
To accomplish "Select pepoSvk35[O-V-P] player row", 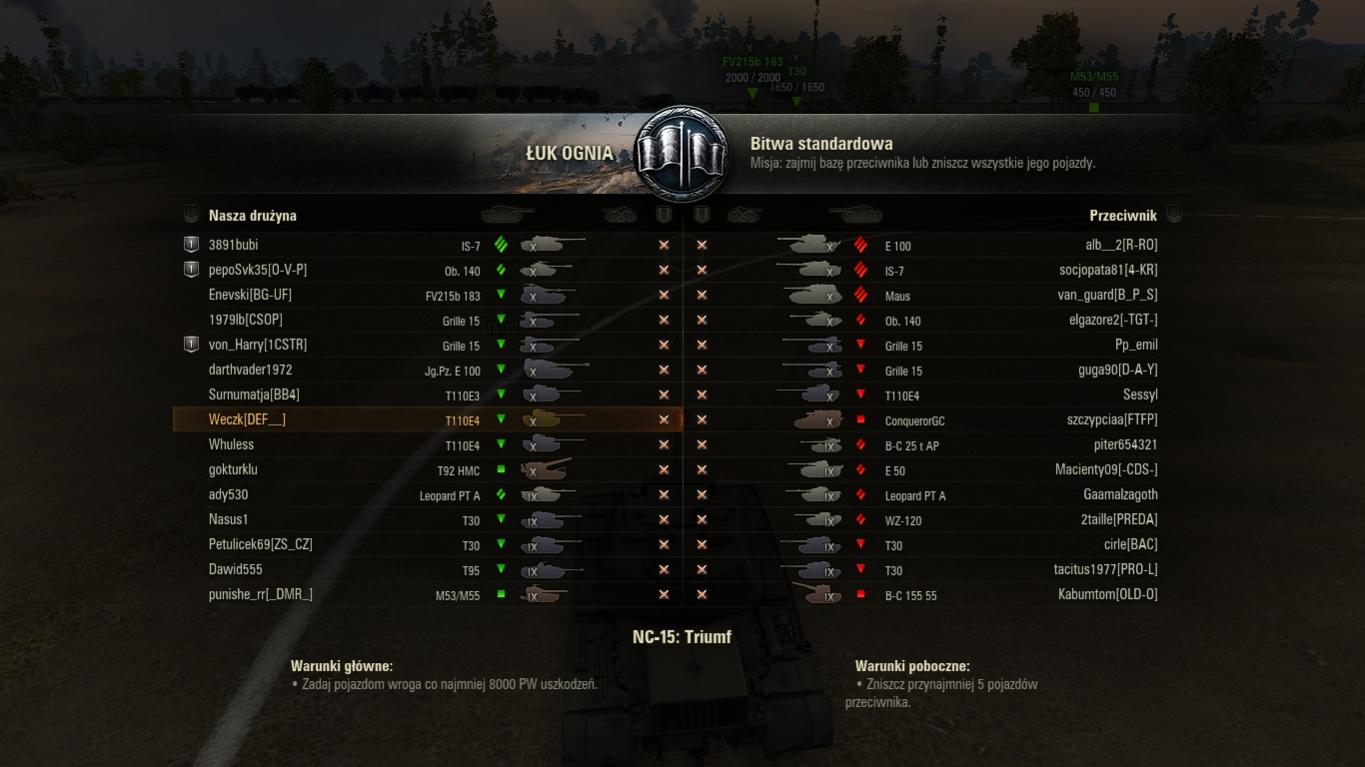I will click(x=257, y=270).
